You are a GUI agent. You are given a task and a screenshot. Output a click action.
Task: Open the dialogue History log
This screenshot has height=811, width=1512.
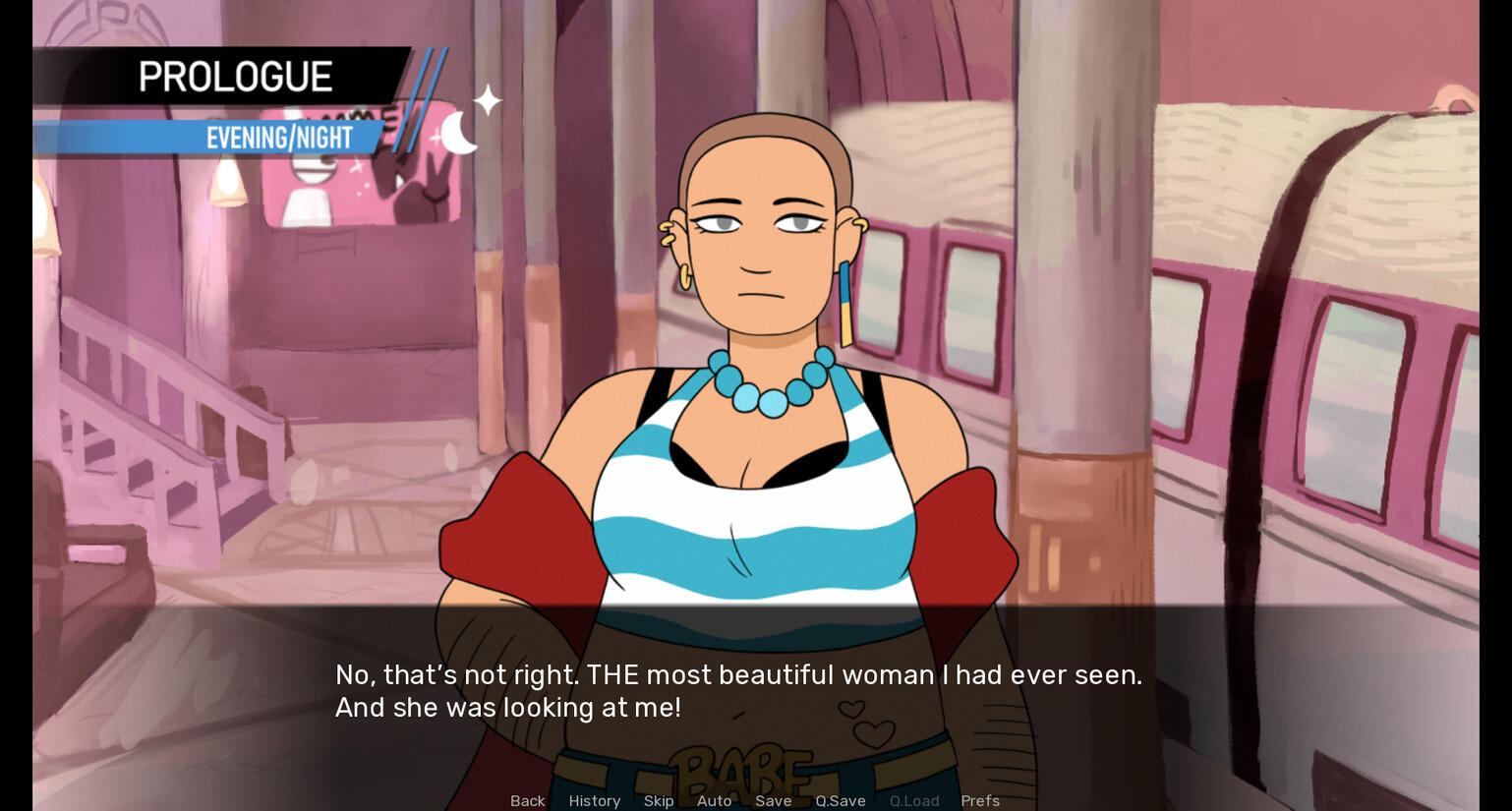tap(594, 800)
